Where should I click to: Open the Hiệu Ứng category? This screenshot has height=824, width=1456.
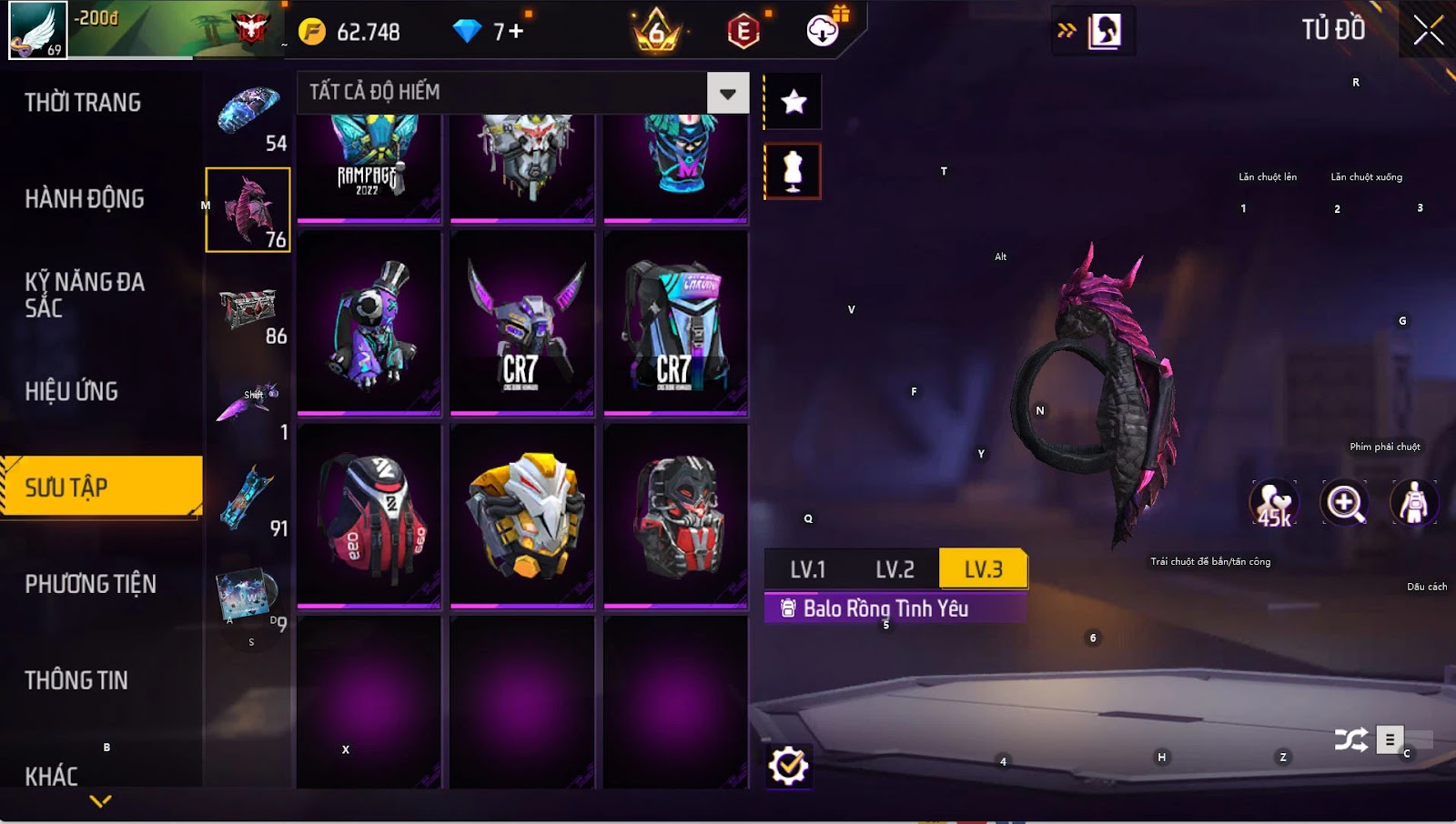click(x=72, y=392)
